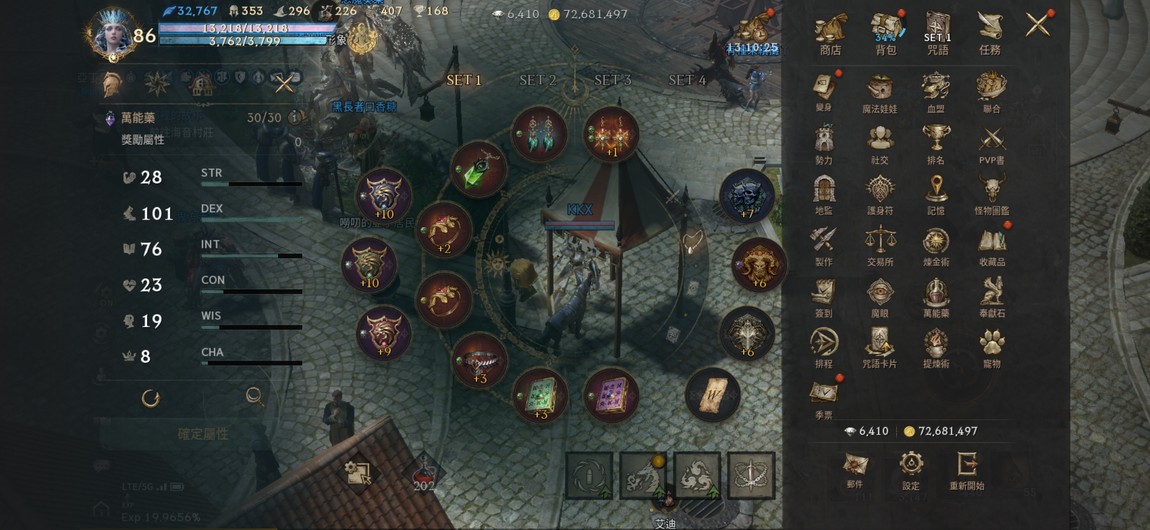Viewport: 1150px width, 530px height.
Task: Open the 怪物圖鑑 monster codex
Action: point(993,192)
